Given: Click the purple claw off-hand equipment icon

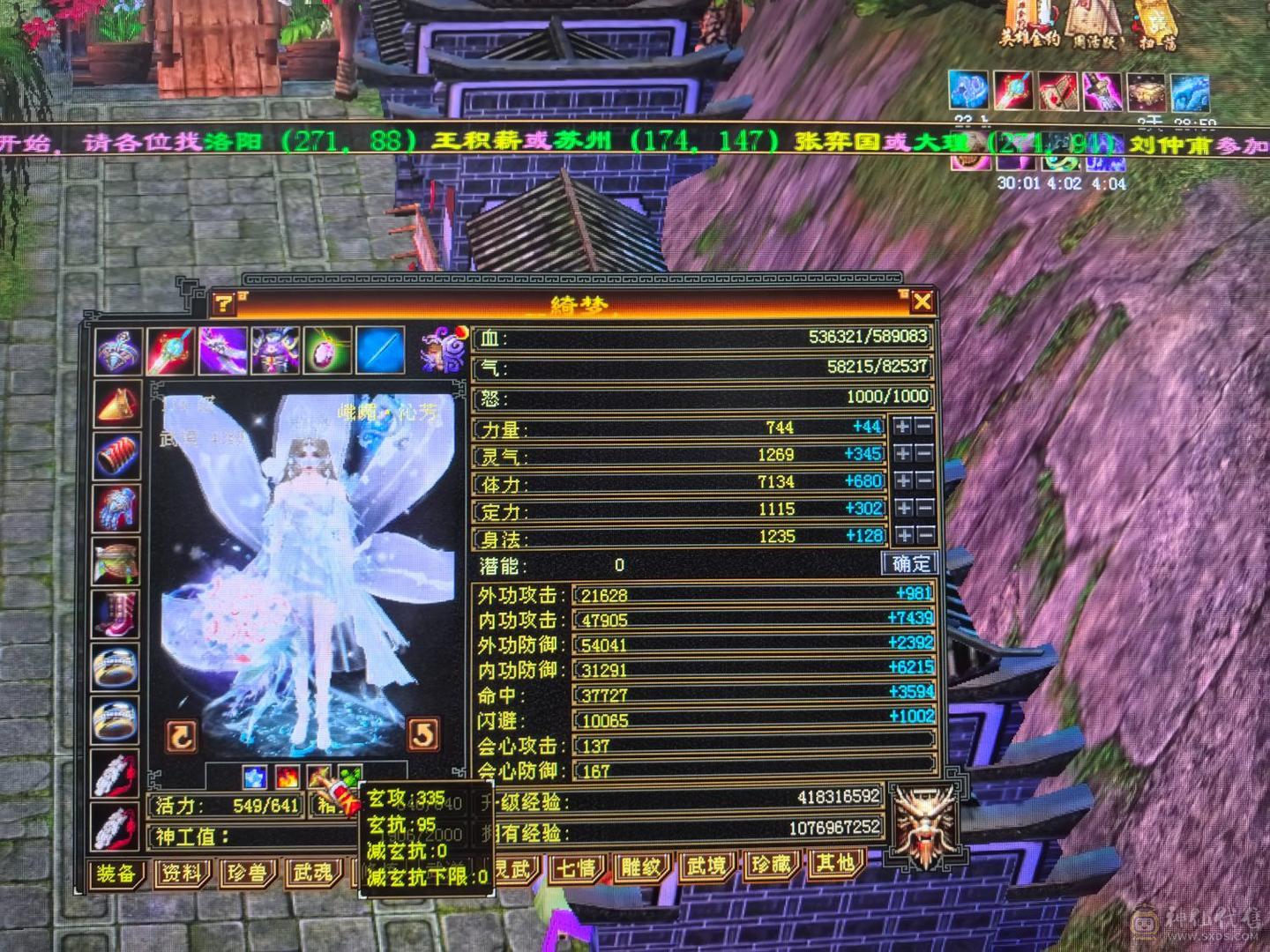Looking at the screenshot, I should click(223, 350).
